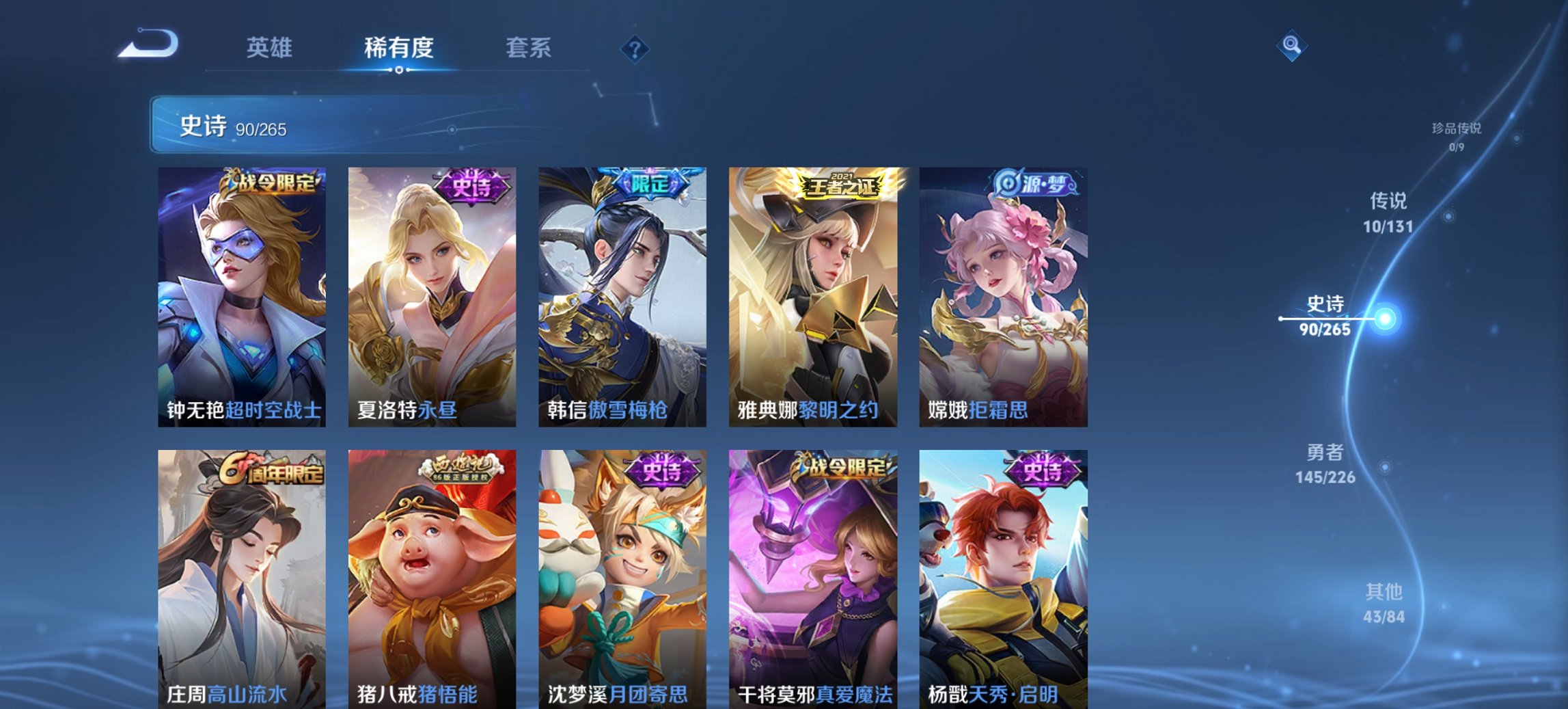This screenshot has width=1568, height=709.
Task: Click the question mark help icon
Action: click(635, 49)
